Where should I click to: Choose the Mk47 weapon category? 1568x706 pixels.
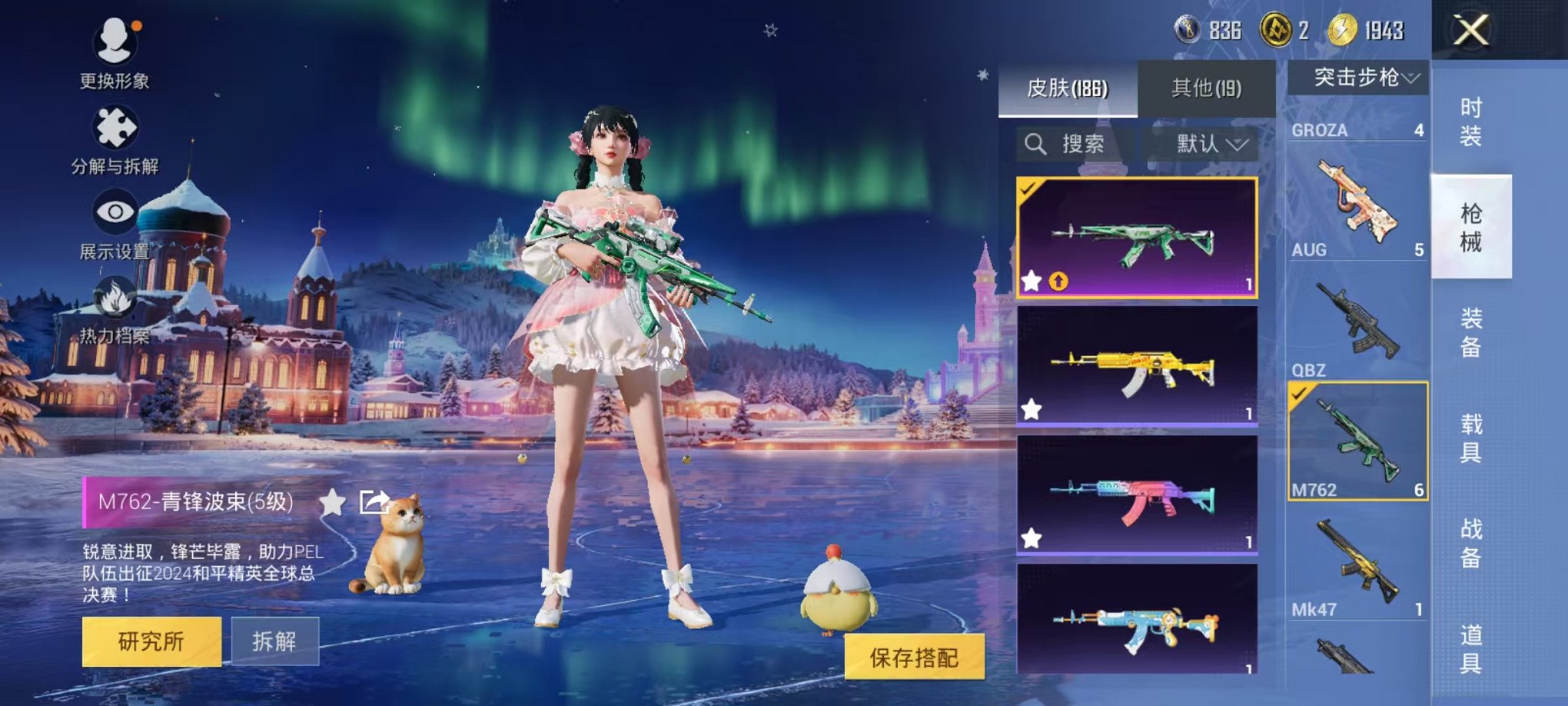(x=1357, y=561)
